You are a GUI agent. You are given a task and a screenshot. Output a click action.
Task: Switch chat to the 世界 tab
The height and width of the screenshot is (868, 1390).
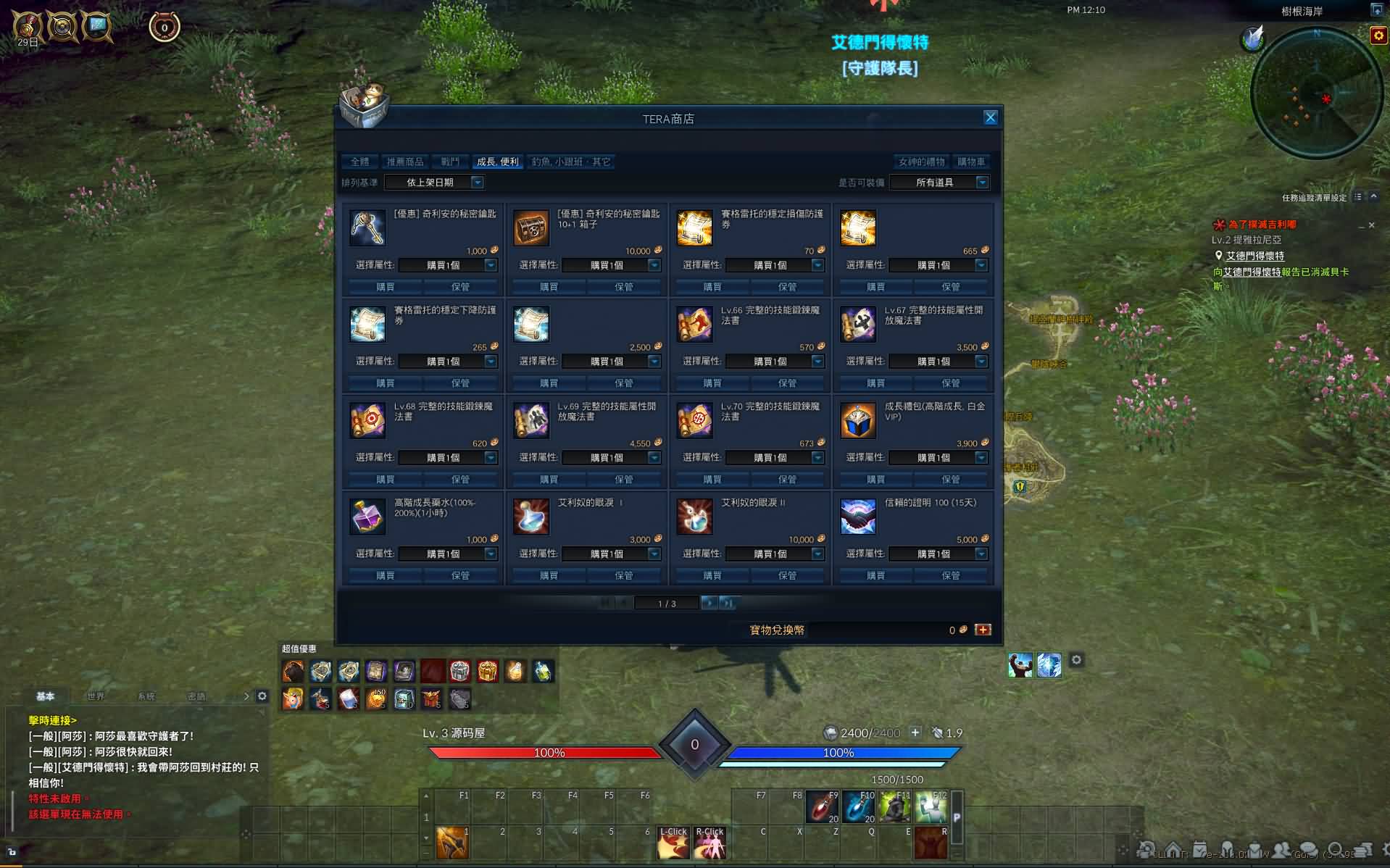pos(96,696)
